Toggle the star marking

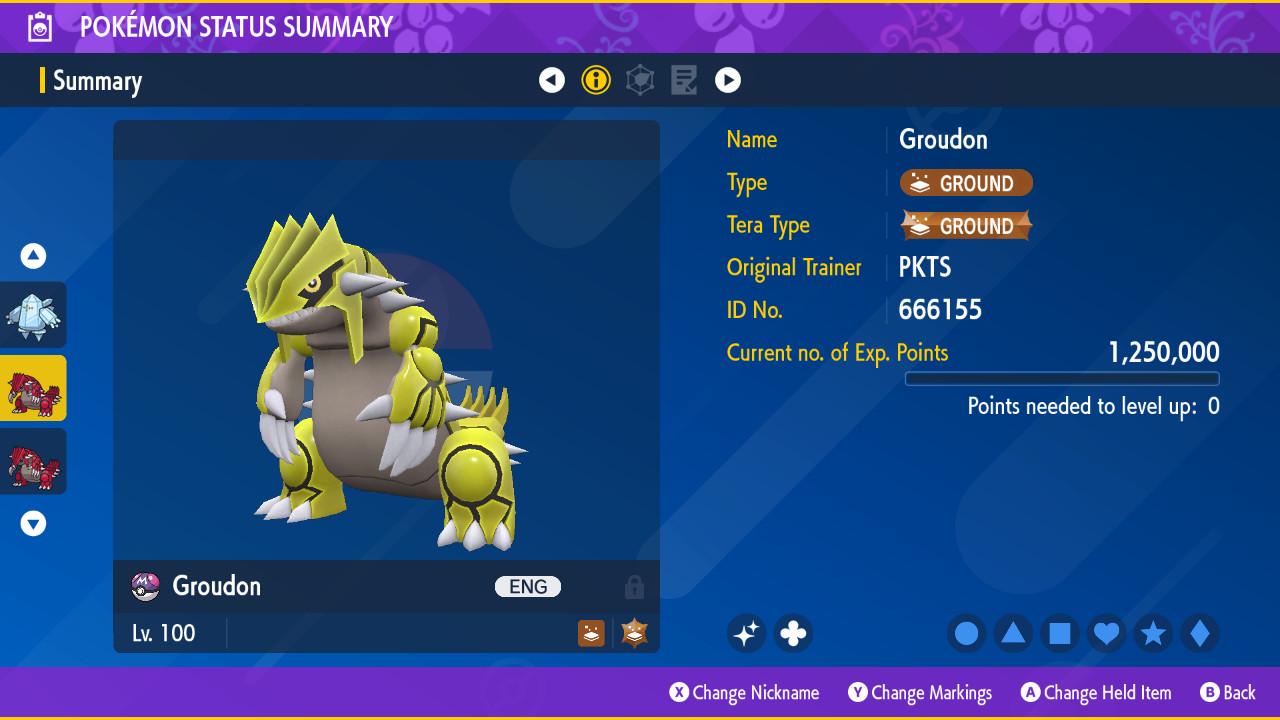[1153, 633]
